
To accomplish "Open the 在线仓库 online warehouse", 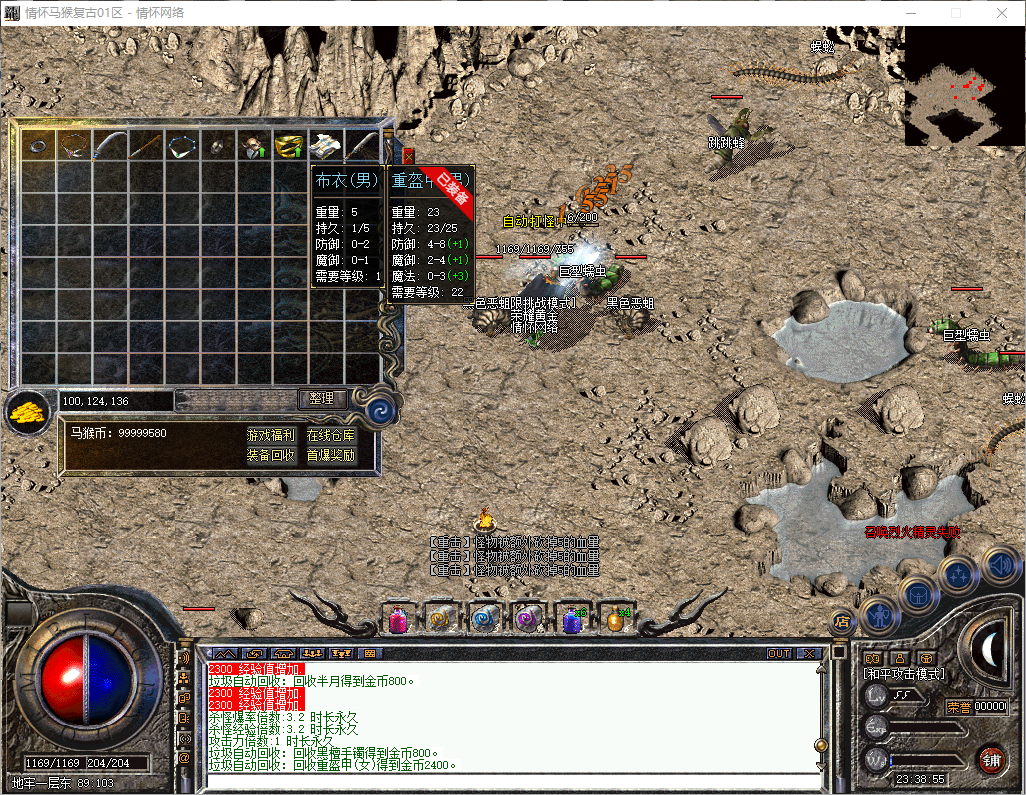I will (x=330, y=435).
